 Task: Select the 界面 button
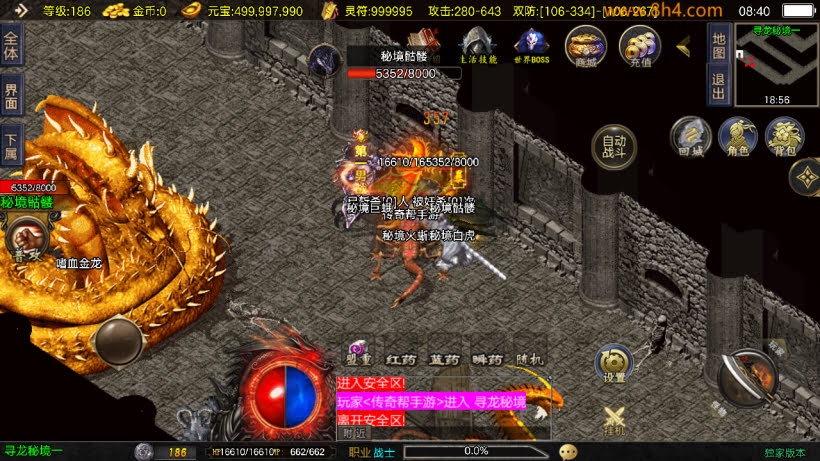(x=11, y=97)
